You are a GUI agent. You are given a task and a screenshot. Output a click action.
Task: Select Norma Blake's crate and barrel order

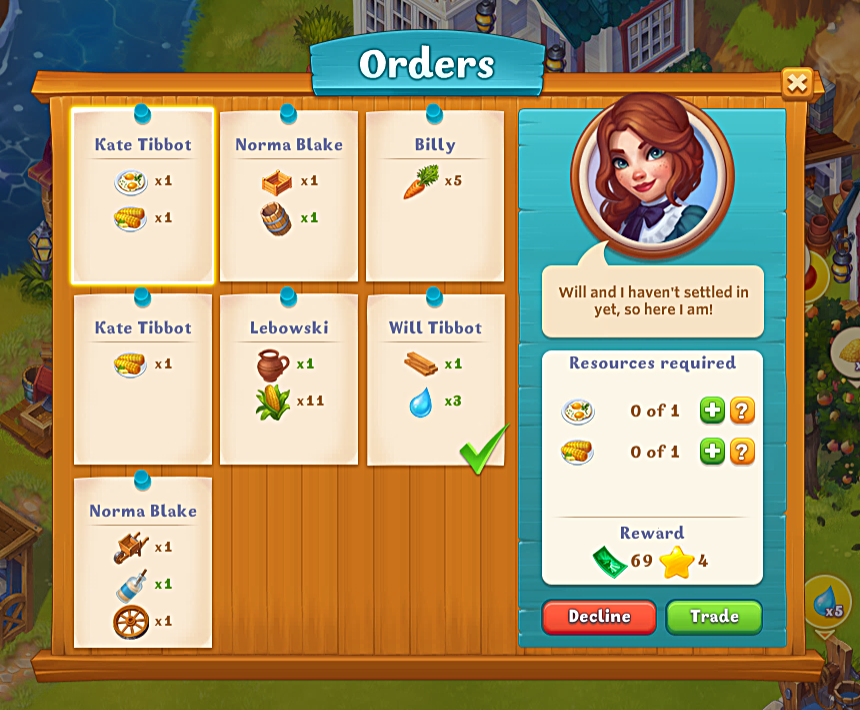coord(289,196)
